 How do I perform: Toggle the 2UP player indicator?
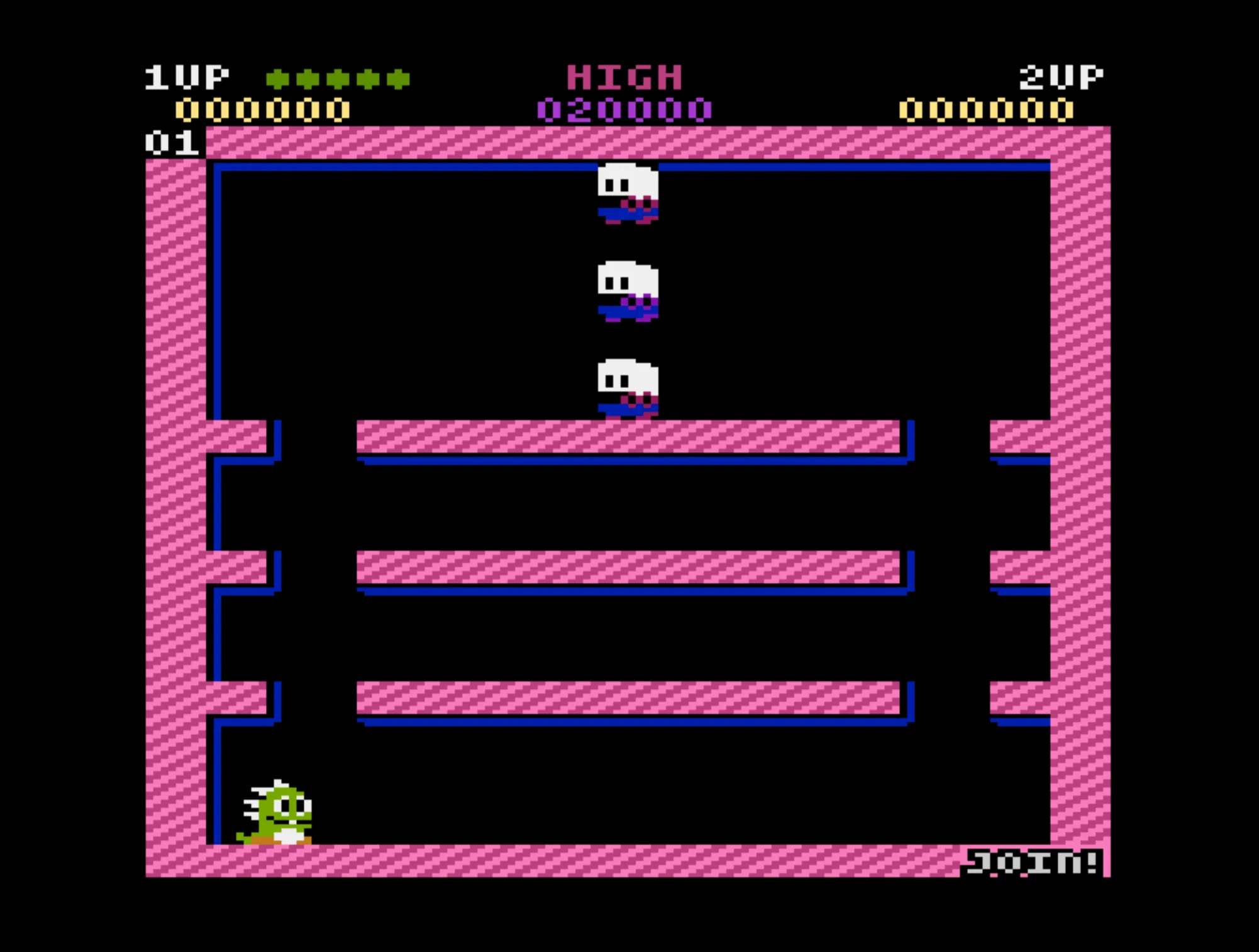click(x=1062, y=75)
